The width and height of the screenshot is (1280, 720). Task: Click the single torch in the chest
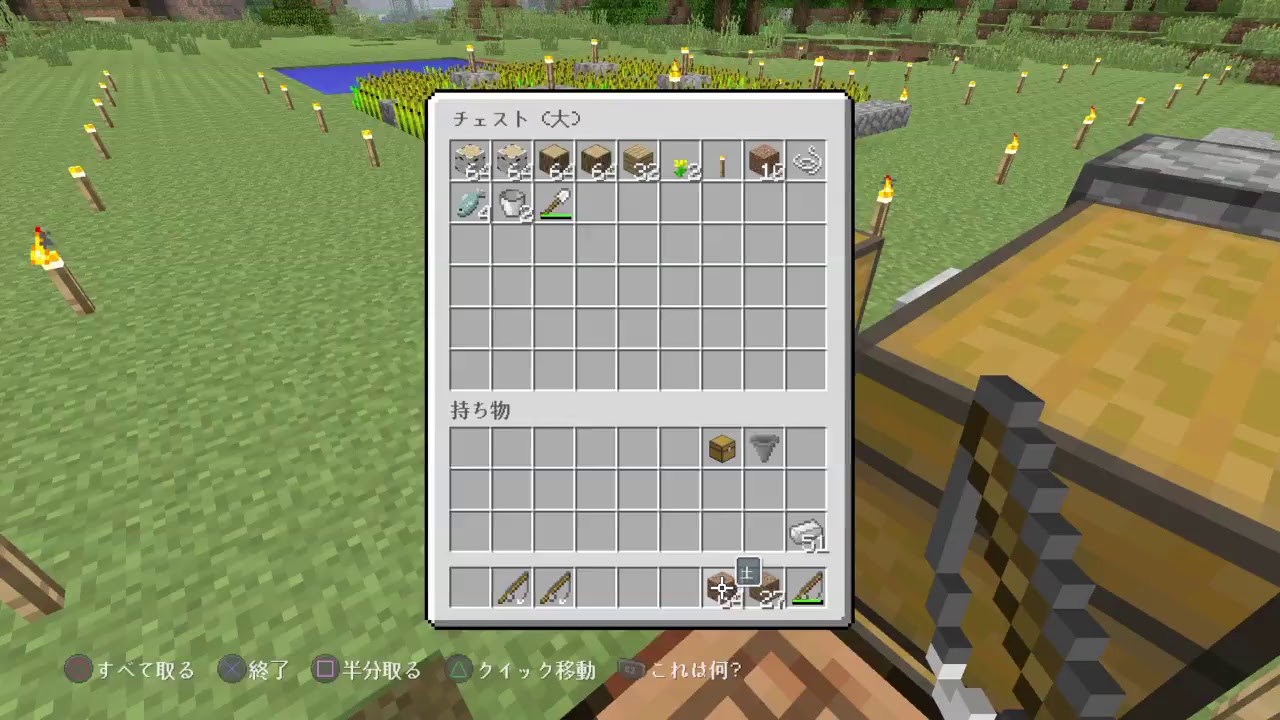point(721,162)
